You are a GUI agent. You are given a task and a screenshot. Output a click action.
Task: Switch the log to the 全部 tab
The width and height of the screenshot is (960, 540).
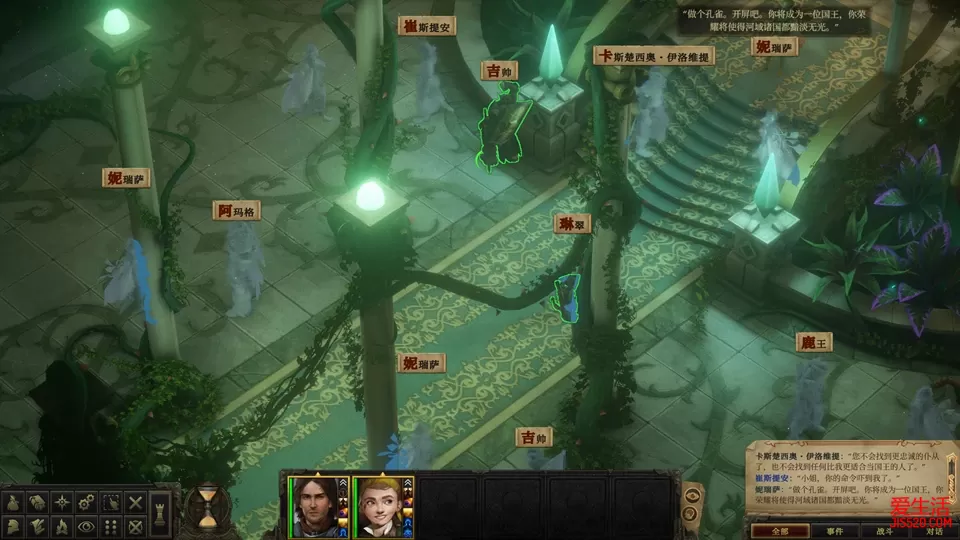(781, 531)
